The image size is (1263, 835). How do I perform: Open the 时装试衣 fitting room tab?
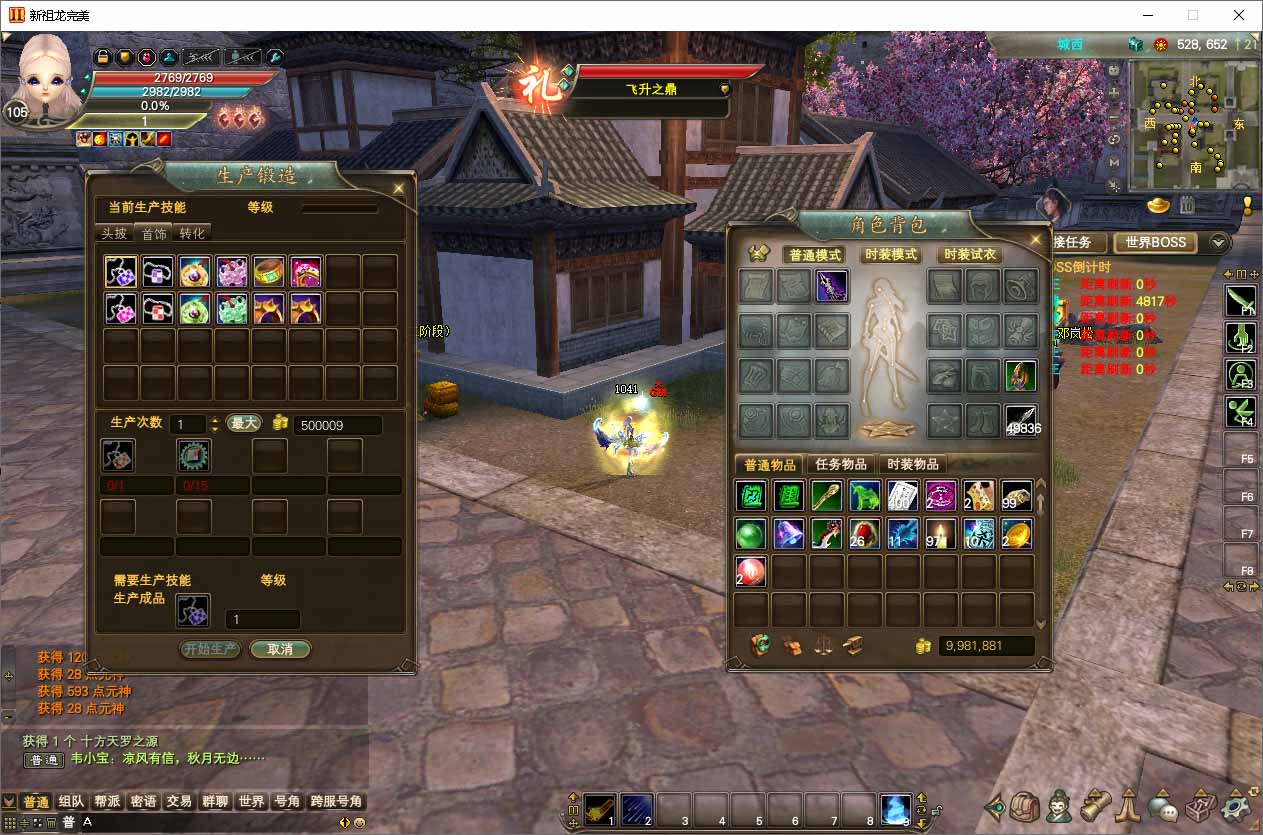click(x=969, y=255)
